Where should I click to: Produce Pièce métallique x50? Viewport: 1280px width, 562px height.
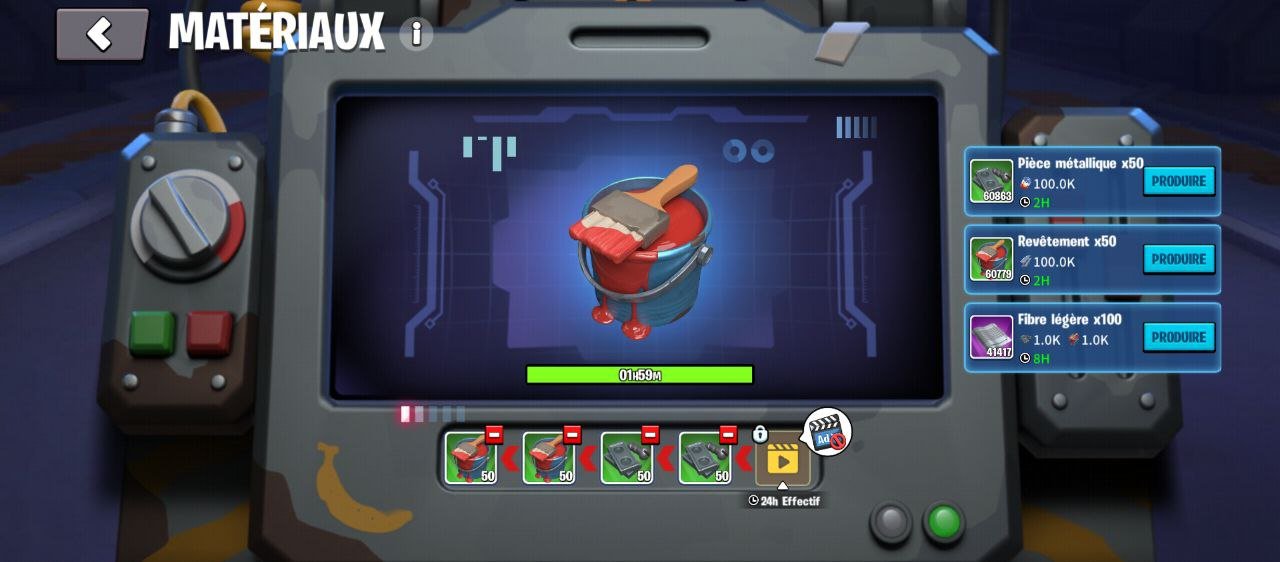click(1179, 181)
